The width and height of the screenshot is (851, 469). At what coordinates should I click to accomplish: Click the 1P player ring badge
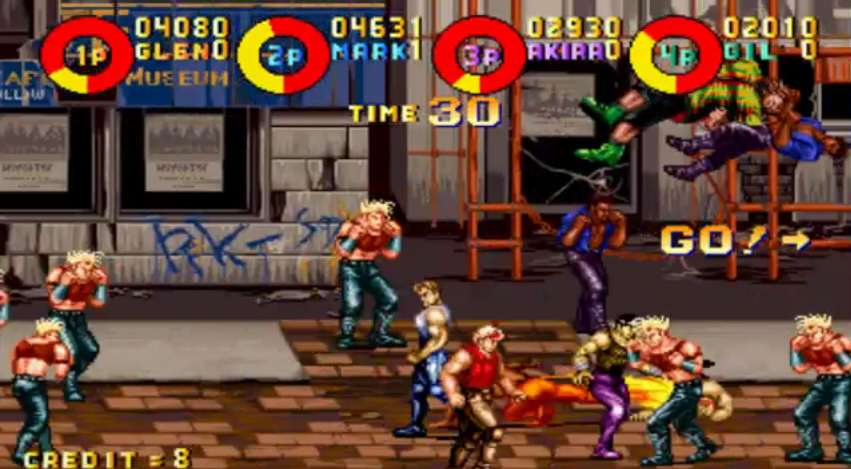coord(87,55)
